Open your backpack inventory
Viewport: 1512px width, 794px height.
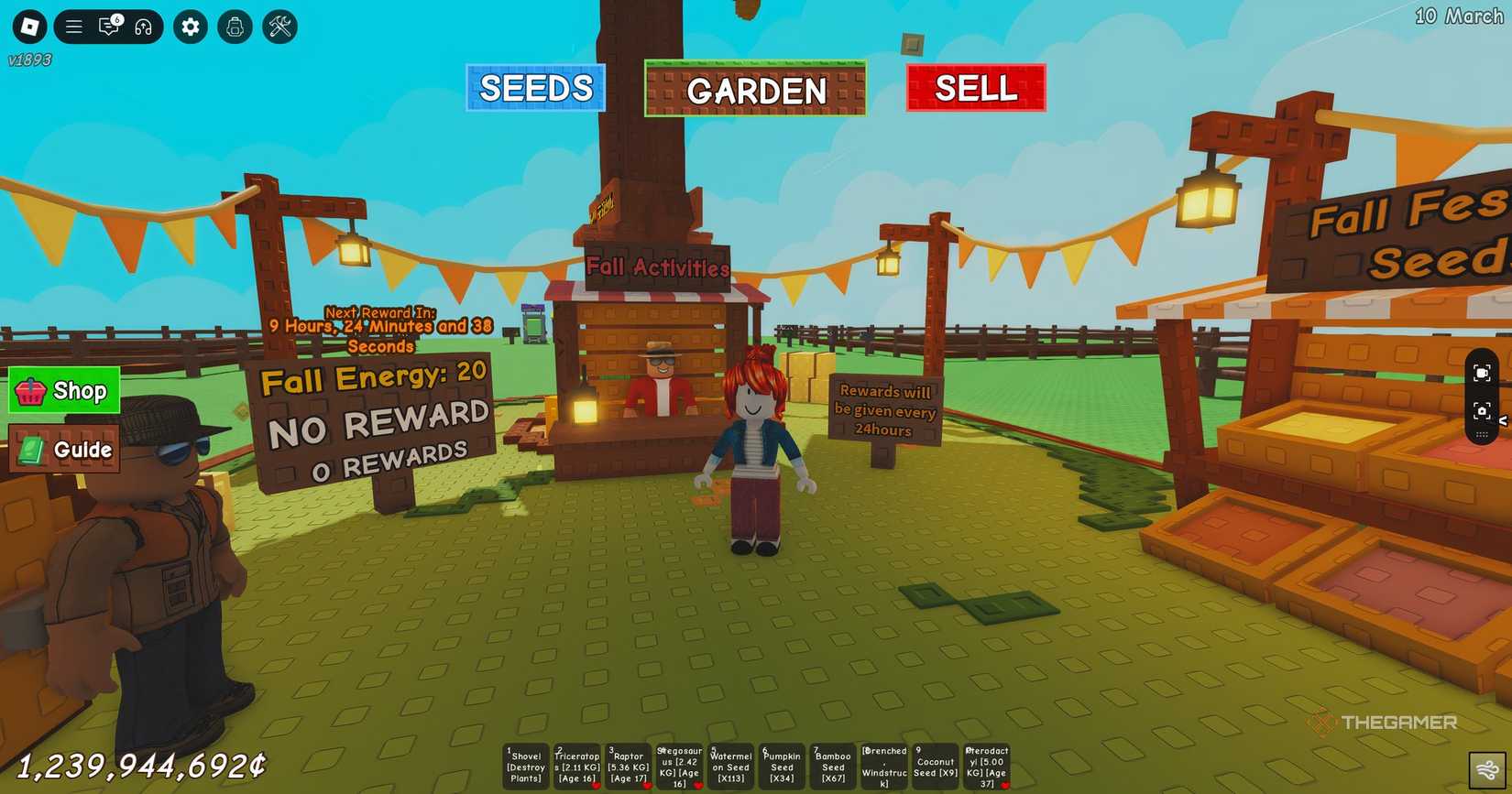coord(235,27)
